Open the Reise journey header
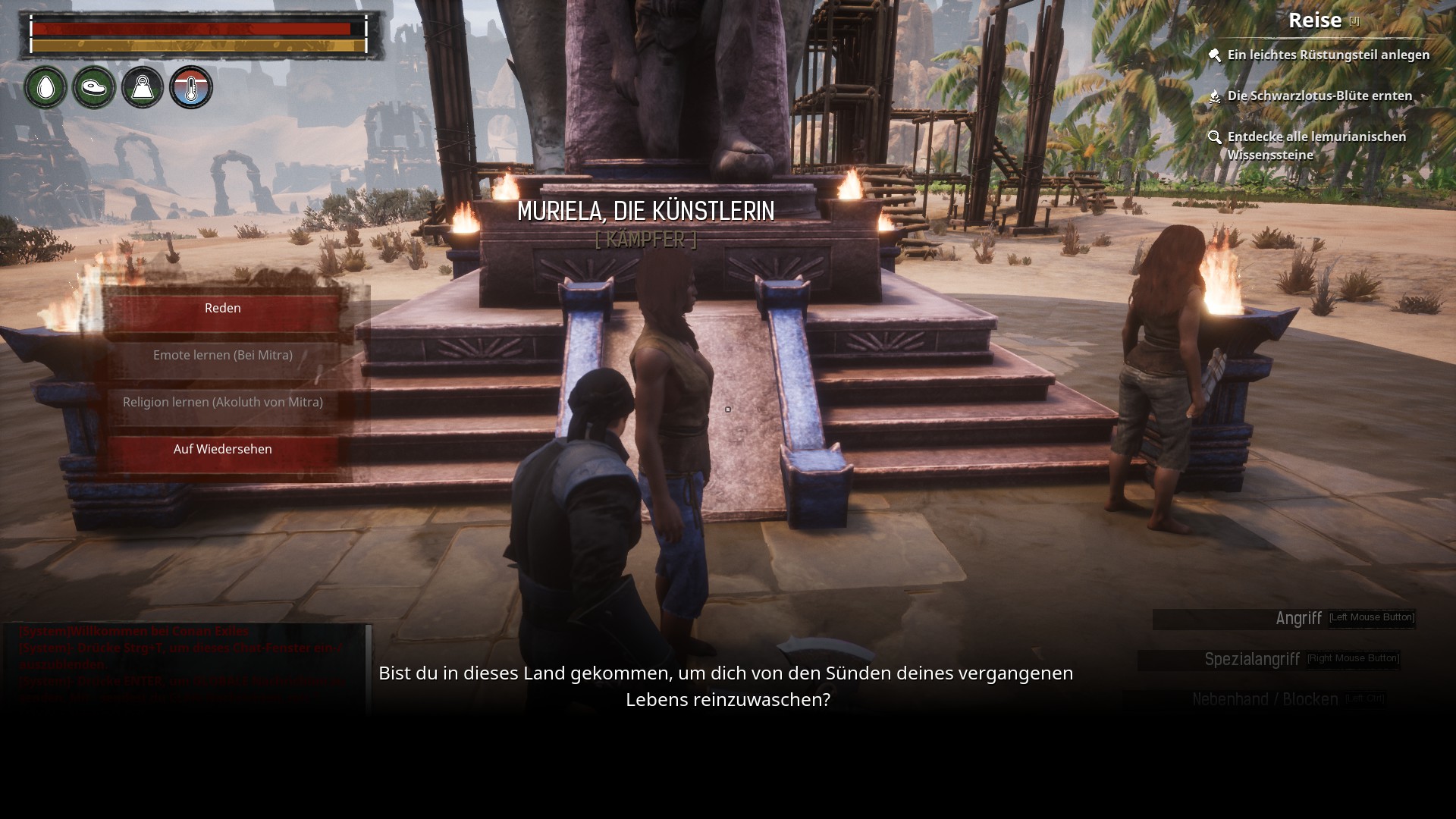The width and height of the screenshot is (1456, 819). [x=1316, y=20]
